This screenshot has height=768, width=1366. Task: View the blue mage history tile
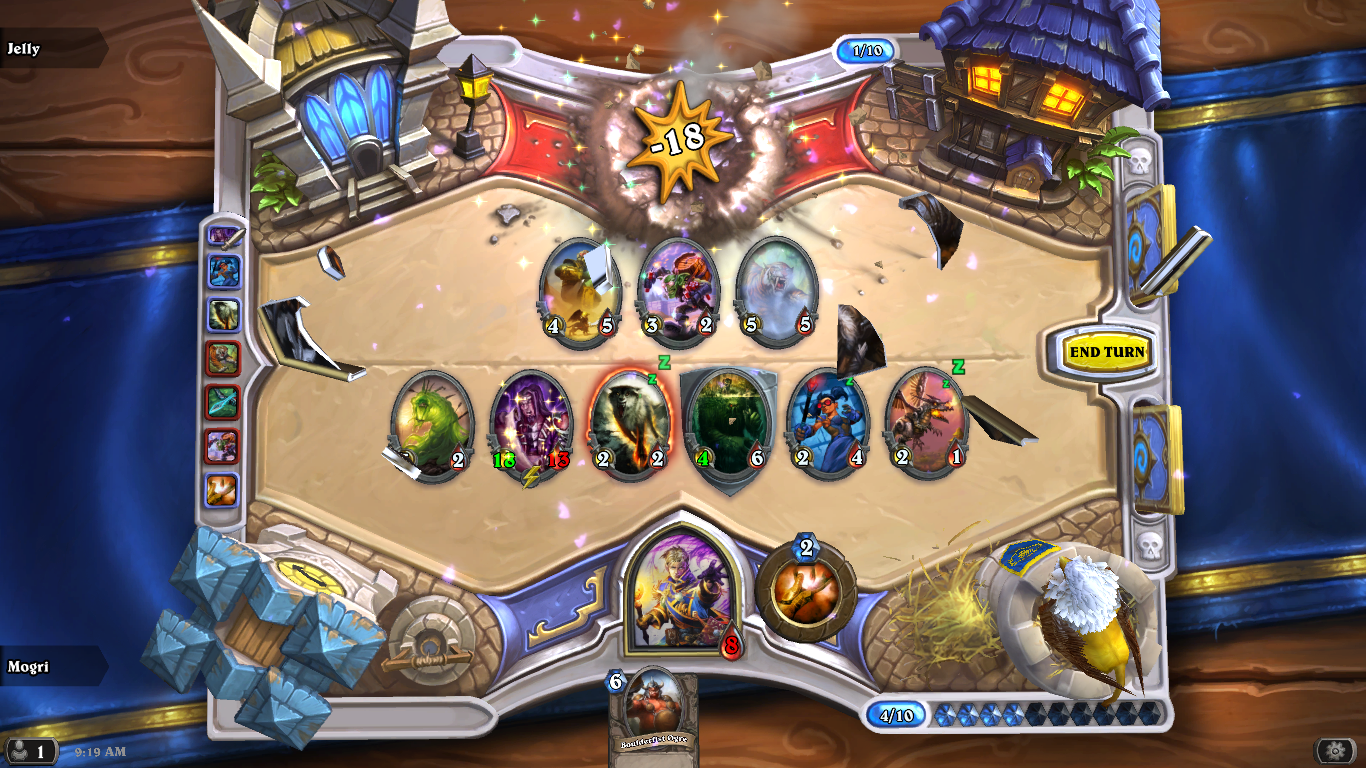224,272
